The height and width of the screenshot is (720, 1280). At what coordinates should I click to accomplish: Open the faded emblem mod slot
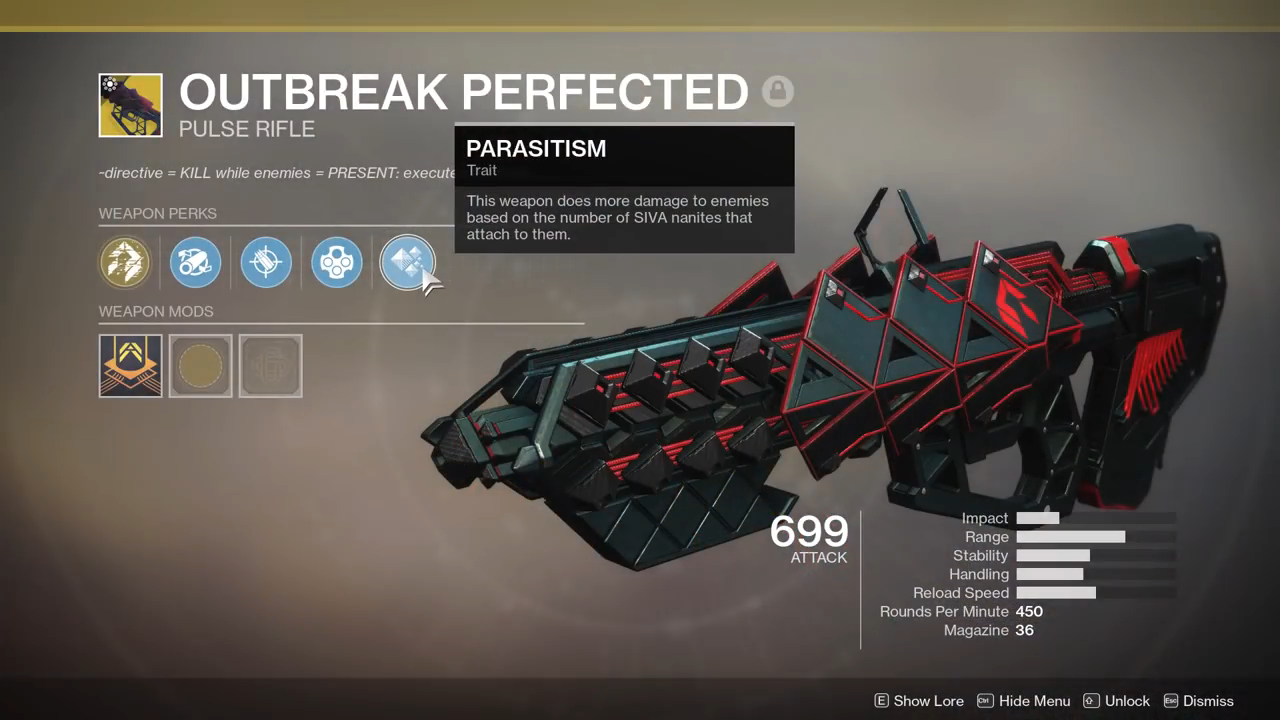[x=271, y=365]
